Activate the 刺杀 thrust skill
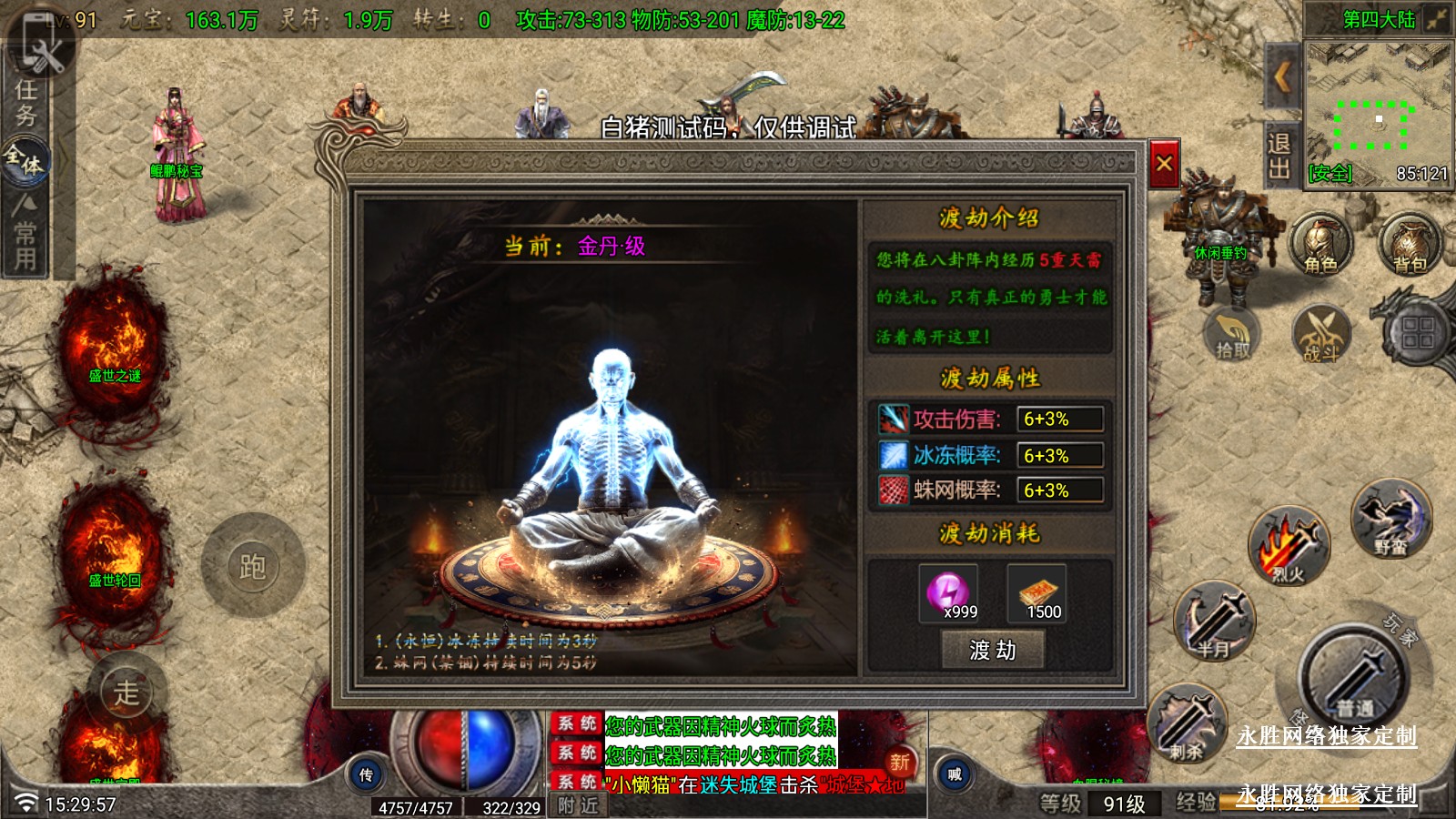The image size is (1456, 819). (1187, 724)
